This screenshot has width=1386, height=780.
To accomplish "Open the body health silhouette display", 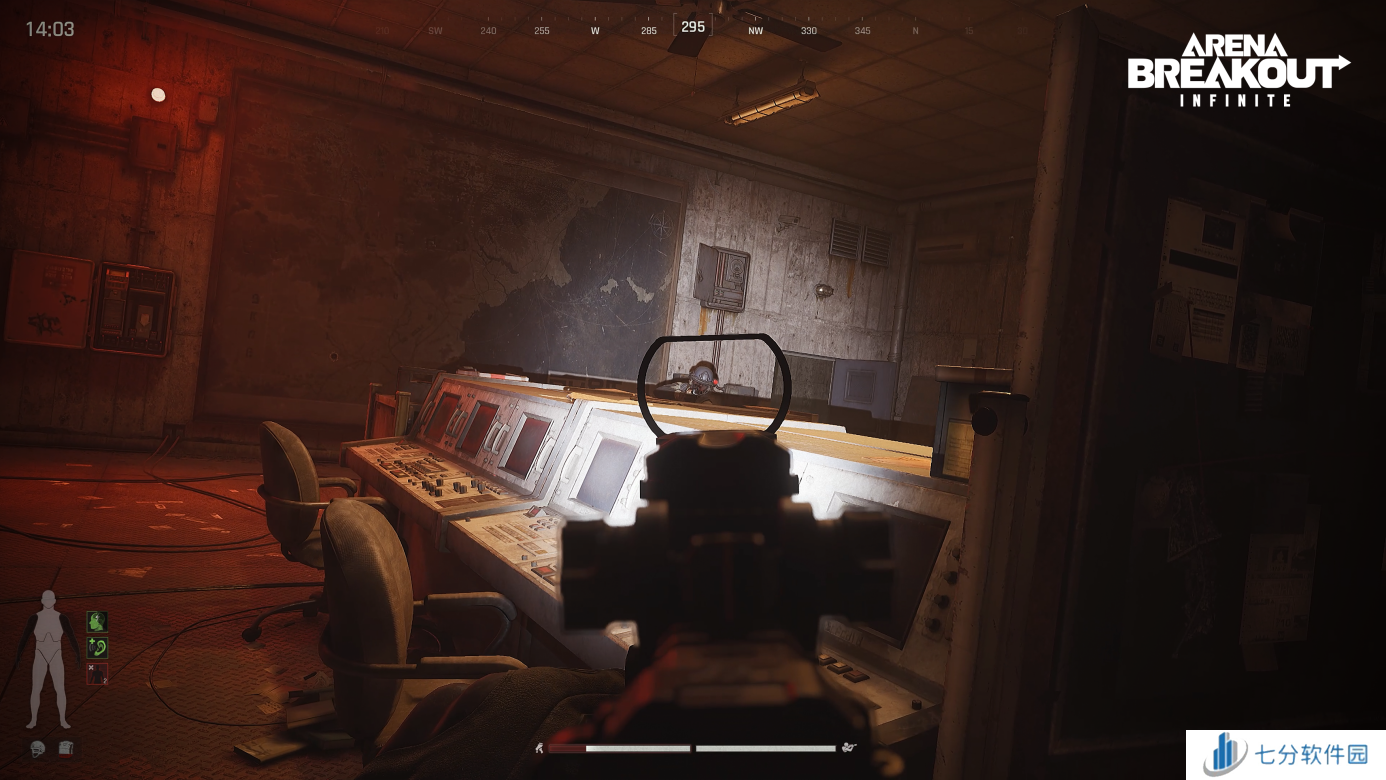I will 48,660.
